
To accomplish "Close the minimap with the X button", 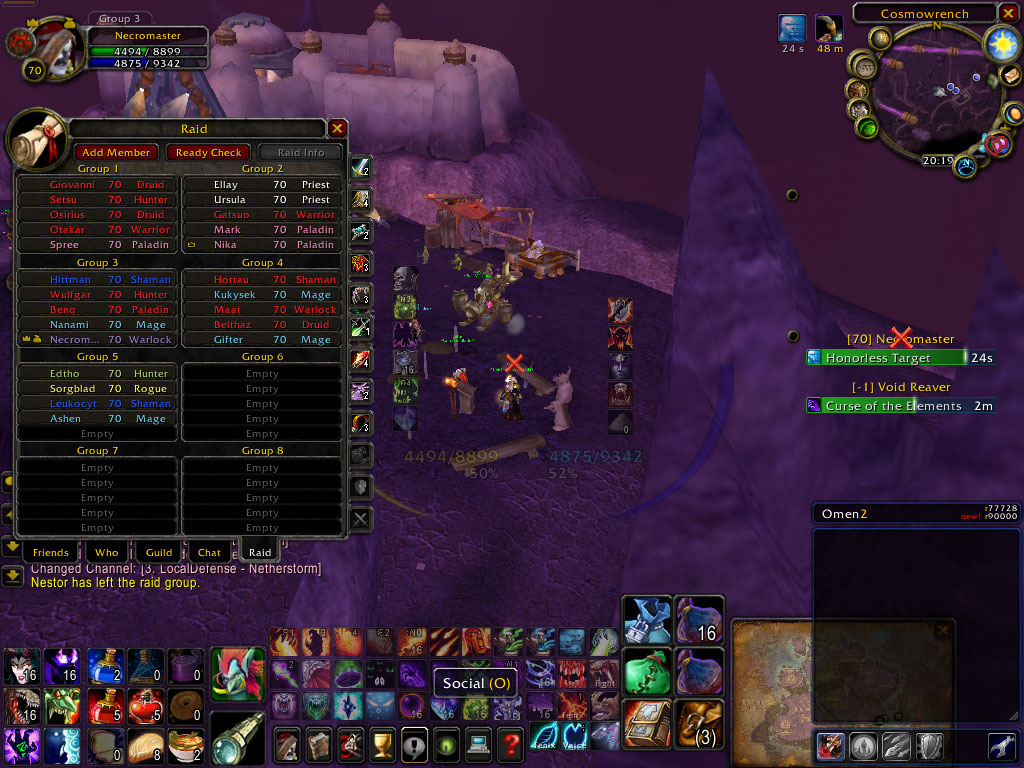I will click(x=1010, y=13).
